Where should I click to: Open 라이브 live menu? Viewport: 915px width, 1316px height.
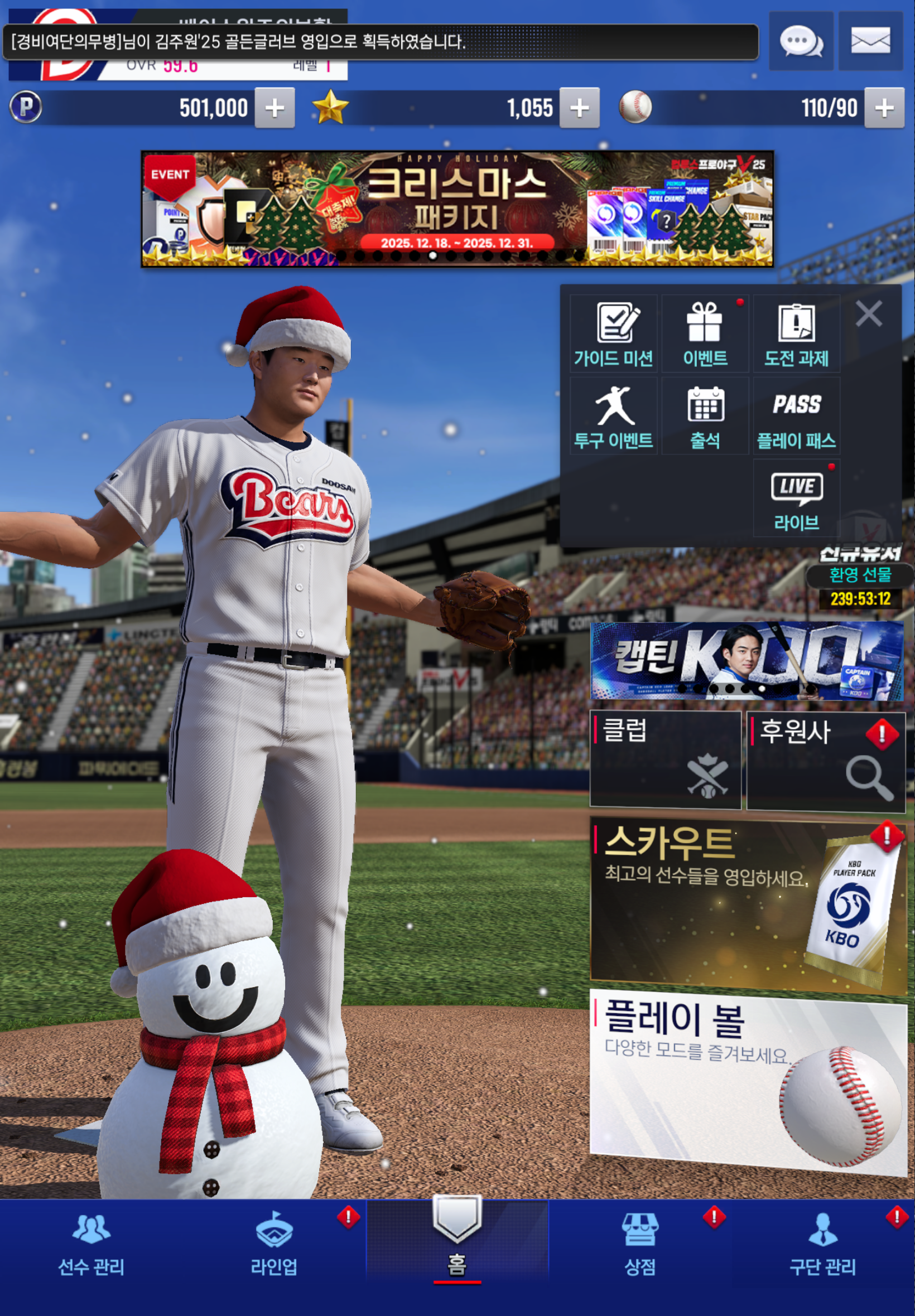pos(796,499)
